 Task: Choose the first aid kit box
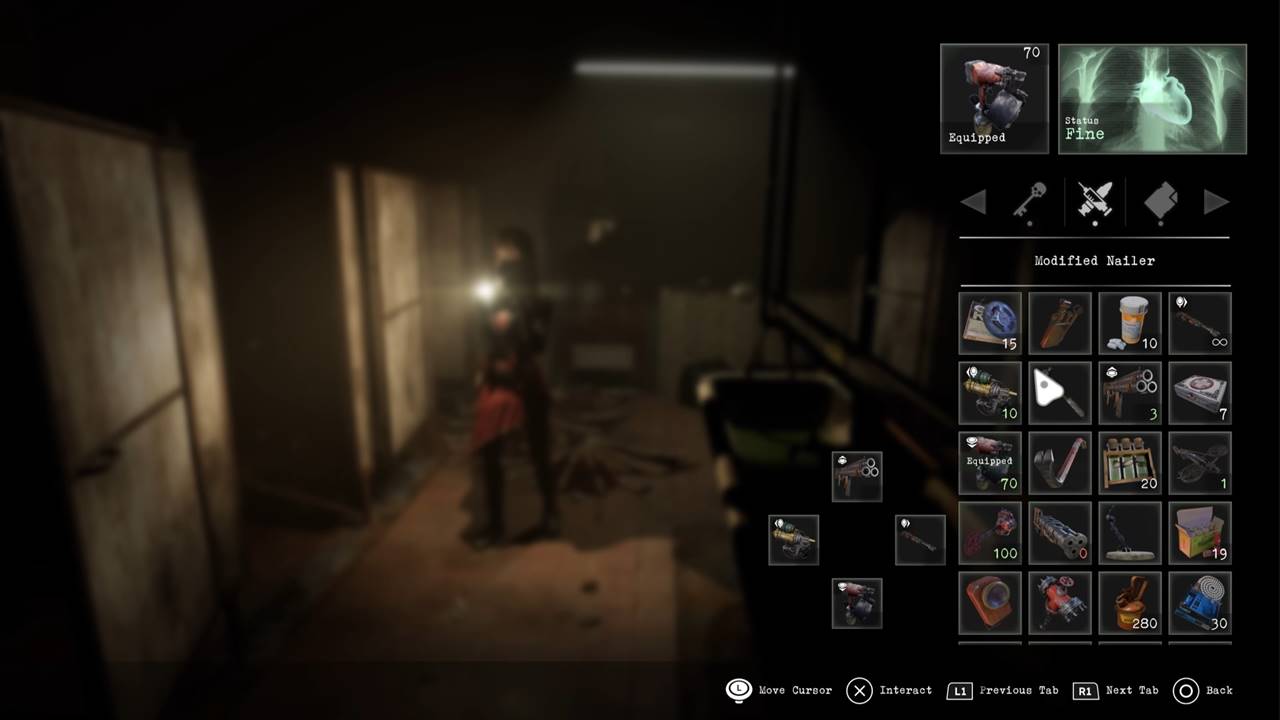click(1200, 393)
